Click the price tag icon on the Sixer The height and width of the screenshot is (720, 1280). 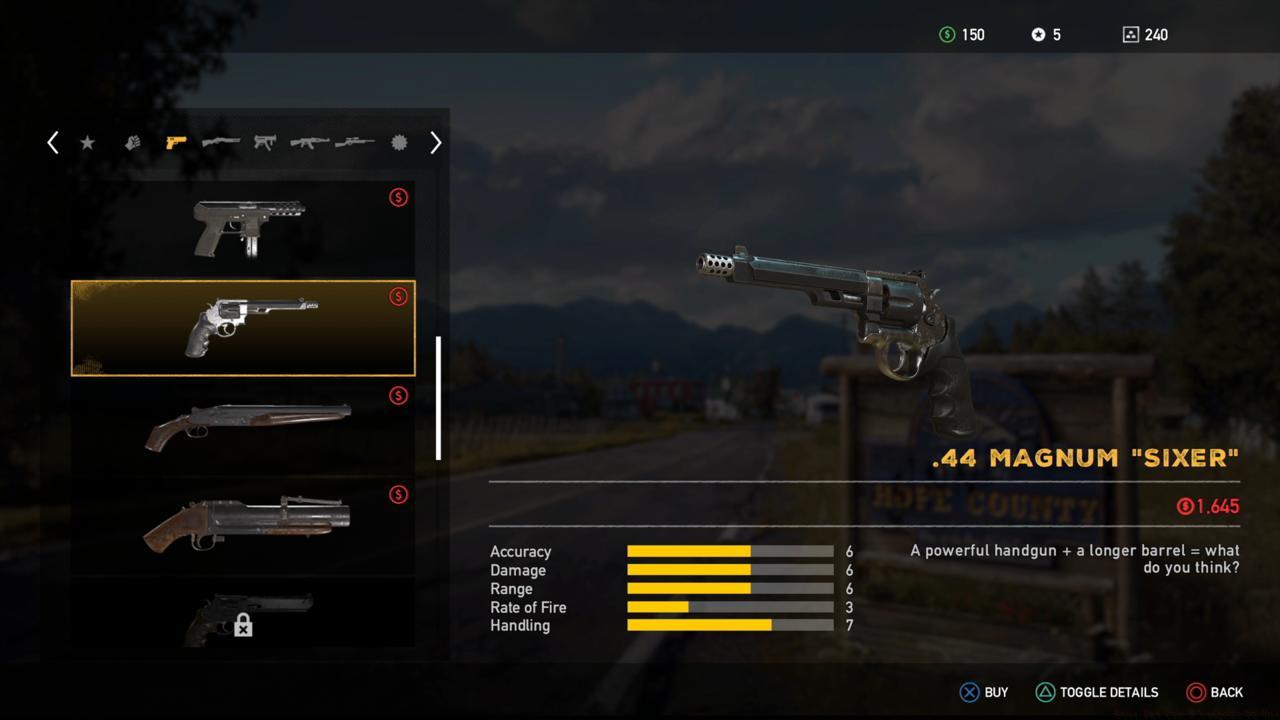click(x=398, y=296)
